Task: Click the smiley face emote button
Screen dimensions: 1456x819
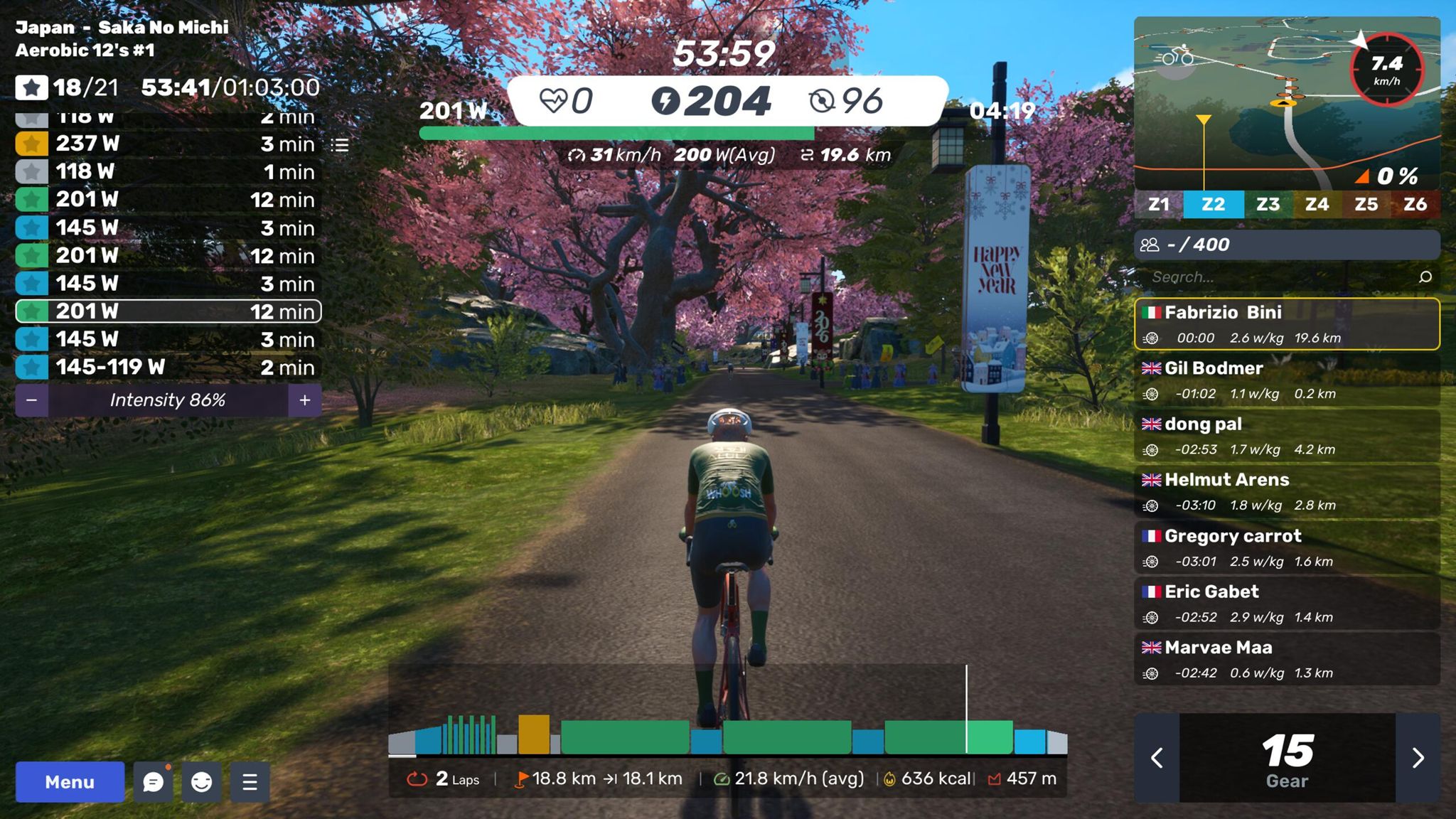Action: click(202, 782)
